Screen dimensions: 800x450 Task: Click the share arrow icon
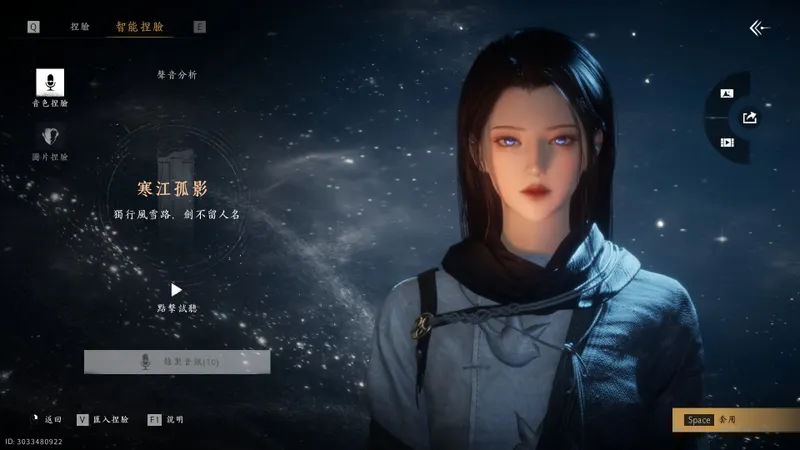750,118
